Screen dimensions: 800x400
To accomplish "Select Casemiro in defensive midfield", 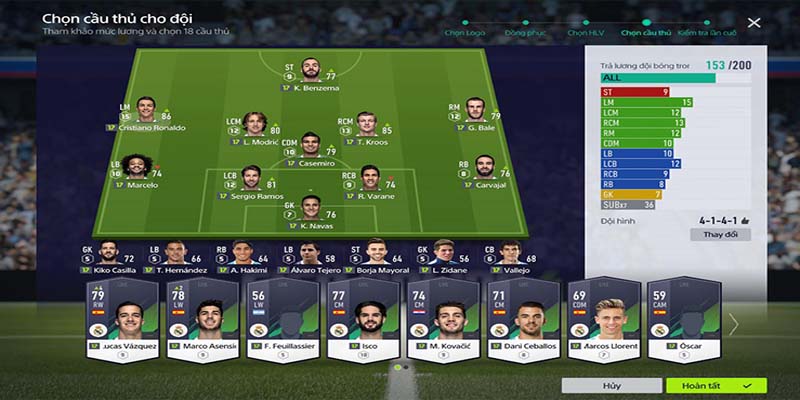I will (x=309, y=148).
